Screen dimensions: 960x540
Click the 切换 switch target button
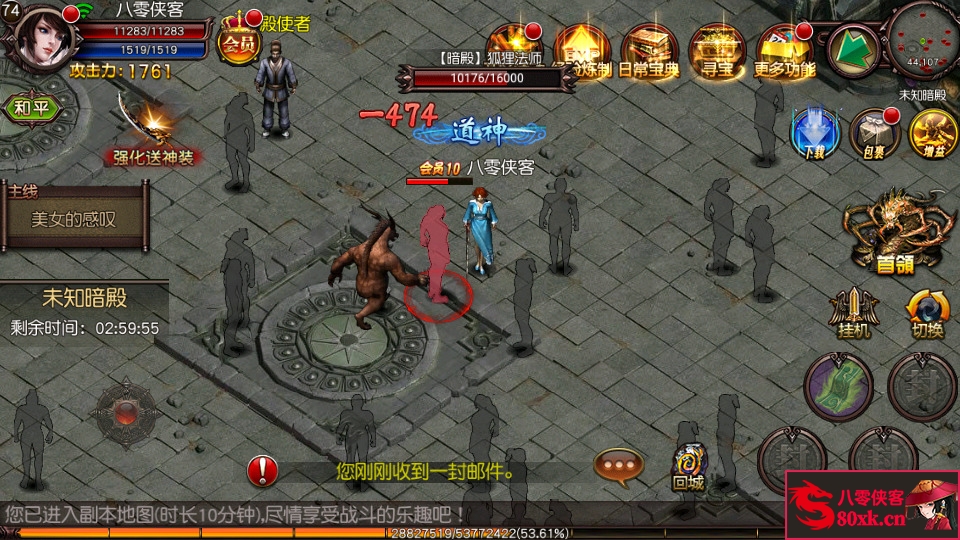(x=927, y=312)
